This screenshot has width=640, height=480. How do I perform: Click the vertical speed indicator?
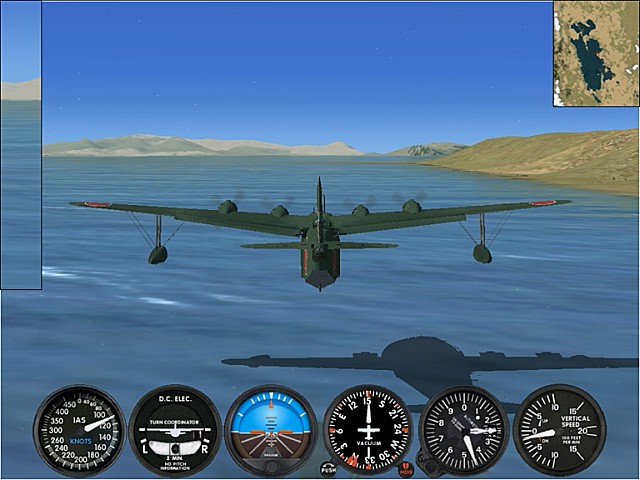click(x=559, y=430)
